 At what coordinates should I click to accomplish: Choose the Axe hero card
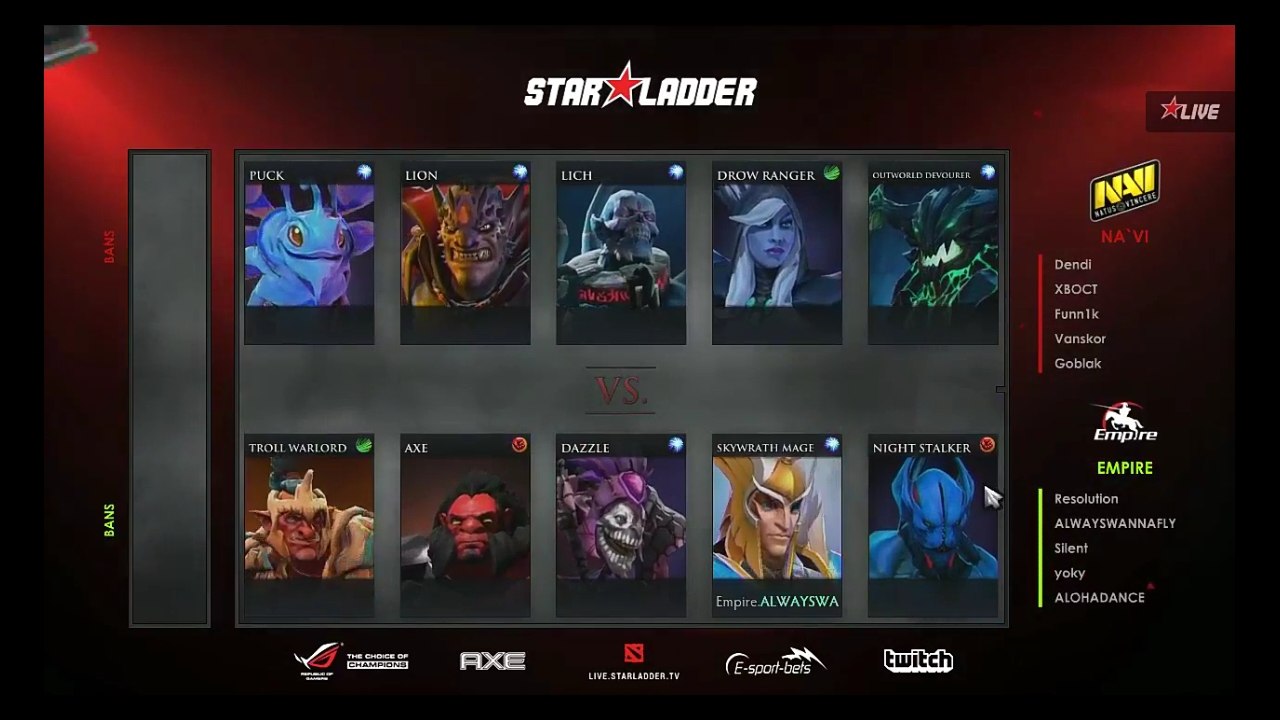(x=465, y=525)
